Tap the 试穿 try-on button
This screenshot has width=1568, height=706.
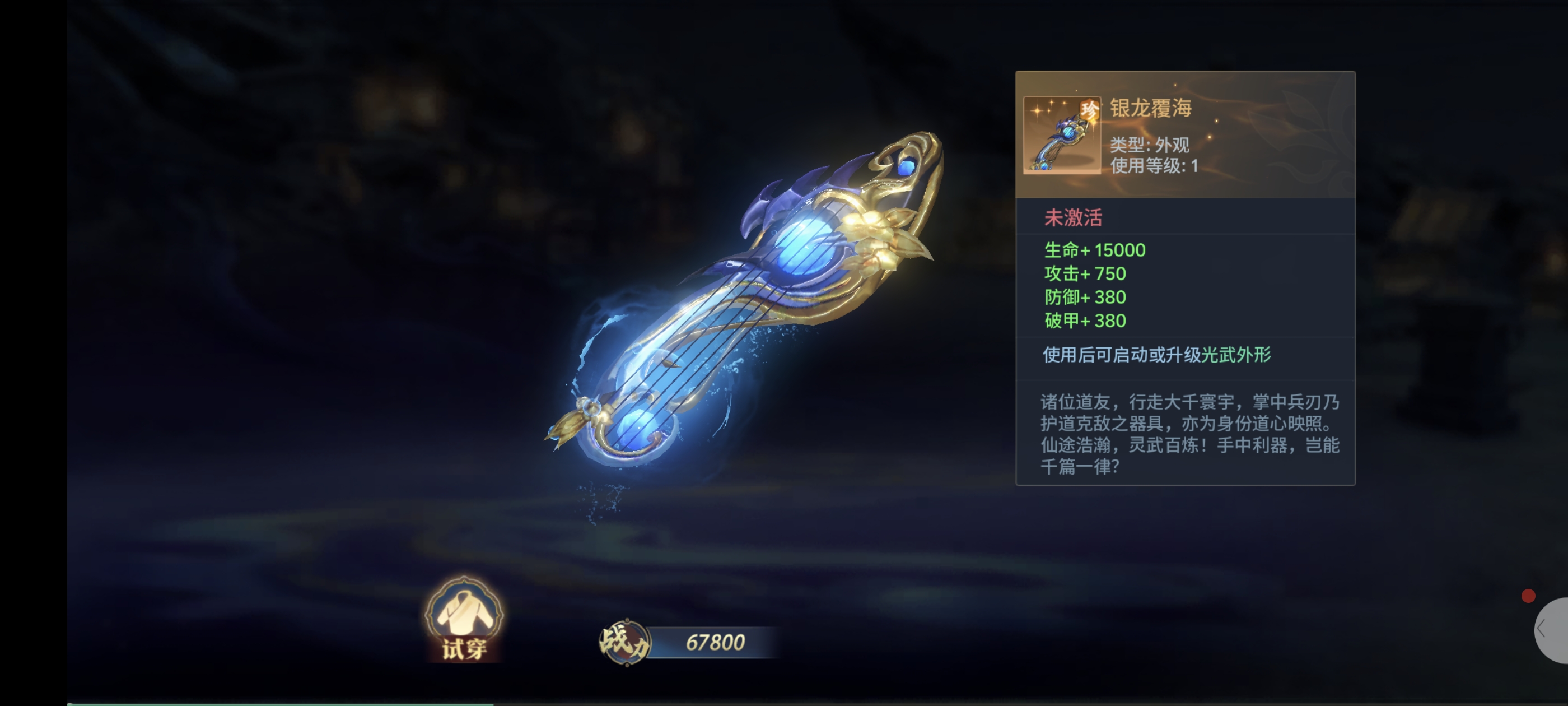(464, 620)
